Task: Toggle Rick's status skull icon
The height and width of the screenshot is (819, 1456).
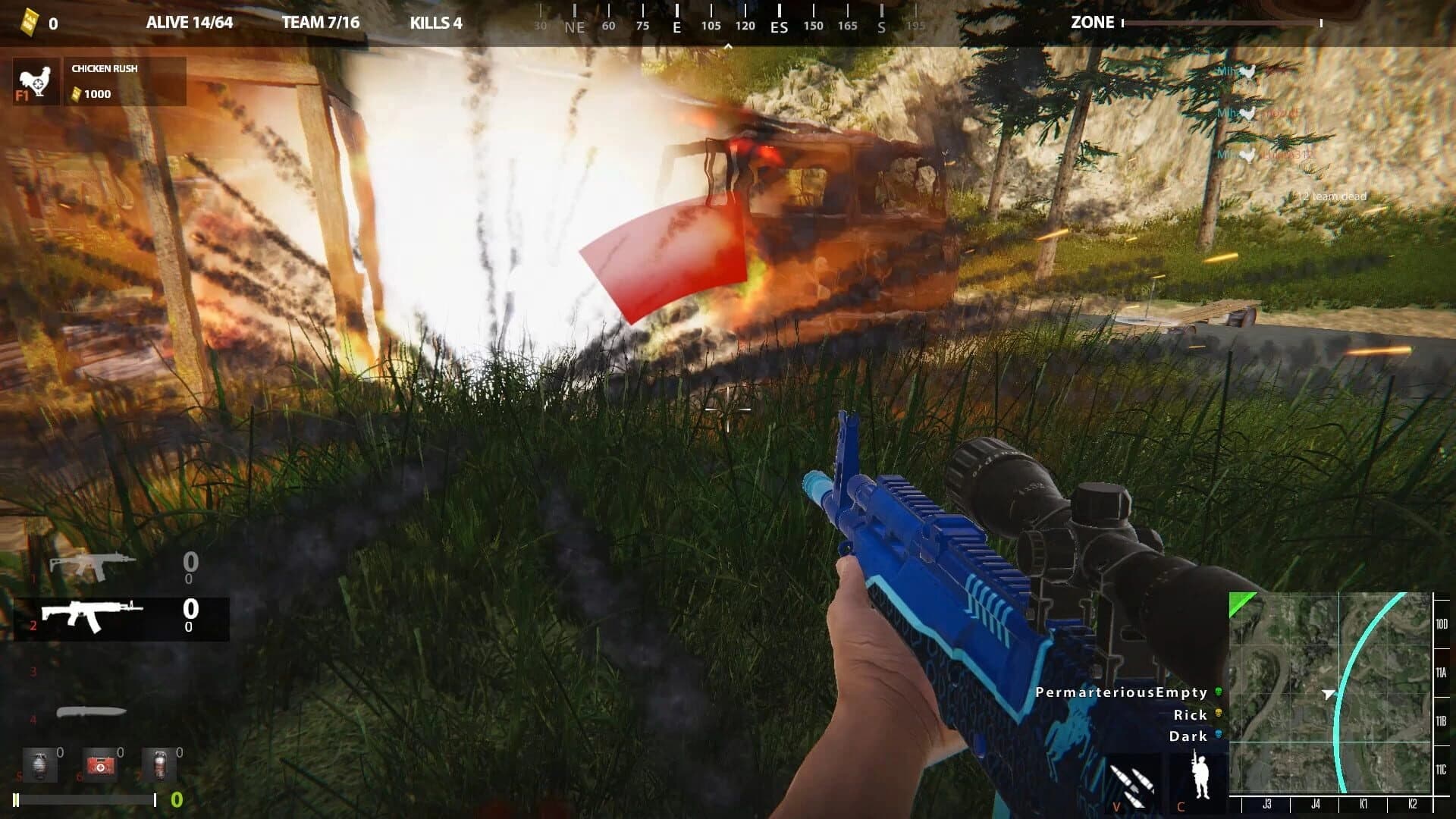Action: coord(1219,714)
